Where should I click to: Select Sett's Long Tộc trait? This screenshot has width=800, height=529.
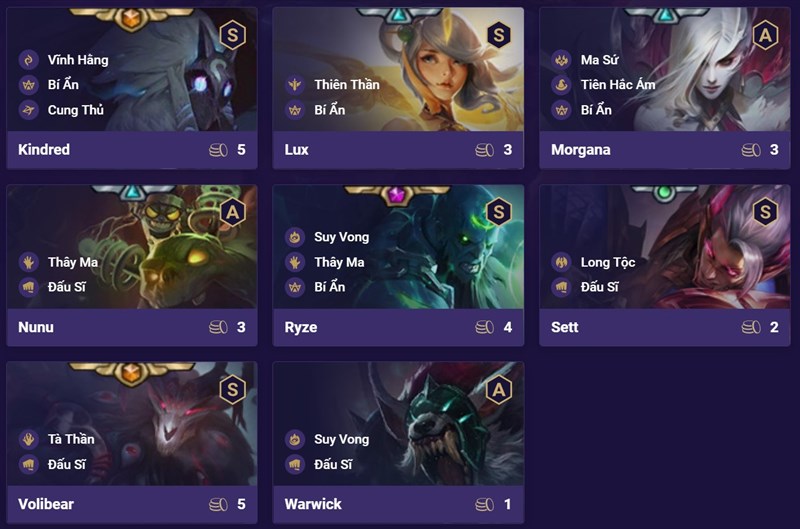607,263
